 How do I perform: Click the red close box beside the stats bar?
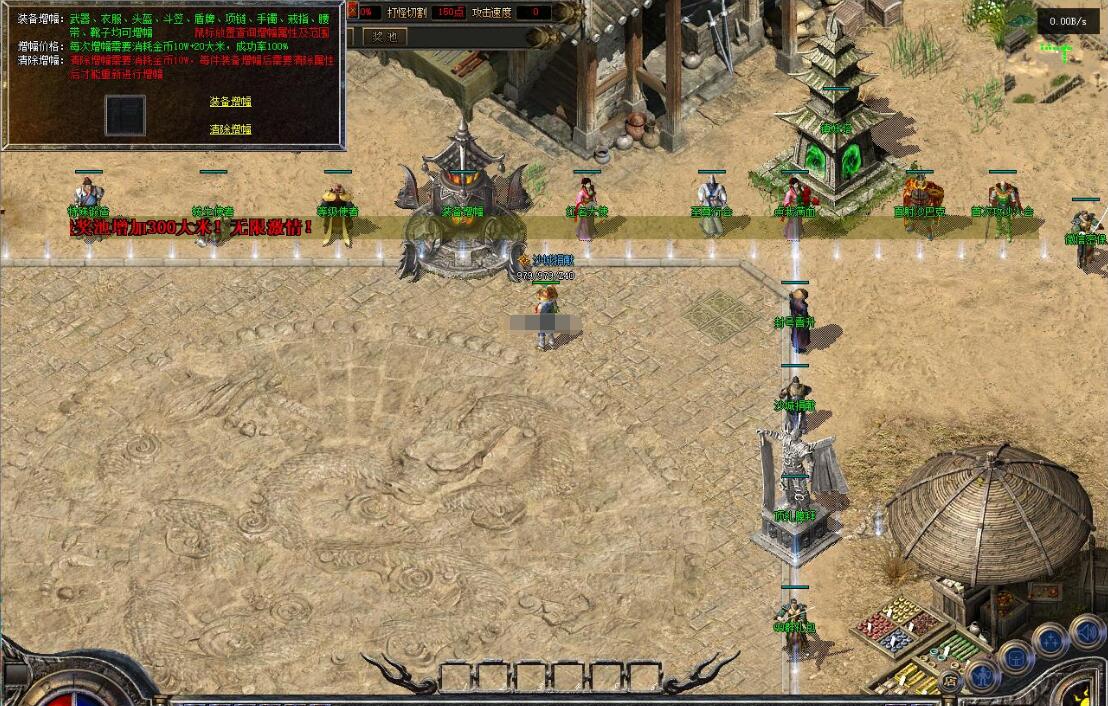pyautogui.click(x=351, y=12)
